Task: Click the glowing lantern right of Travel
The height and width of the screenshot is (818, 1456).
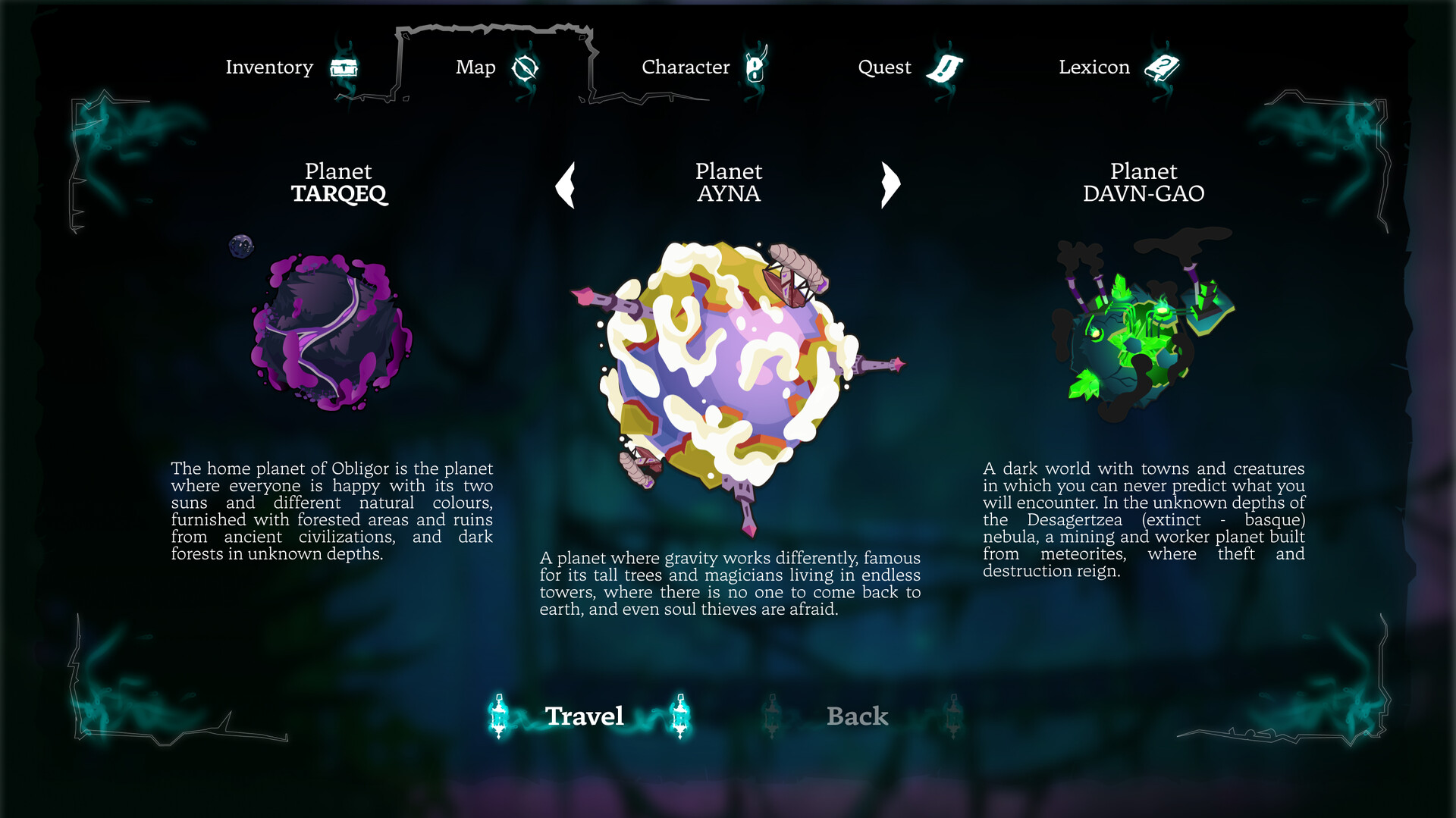Action: (681, 716)
